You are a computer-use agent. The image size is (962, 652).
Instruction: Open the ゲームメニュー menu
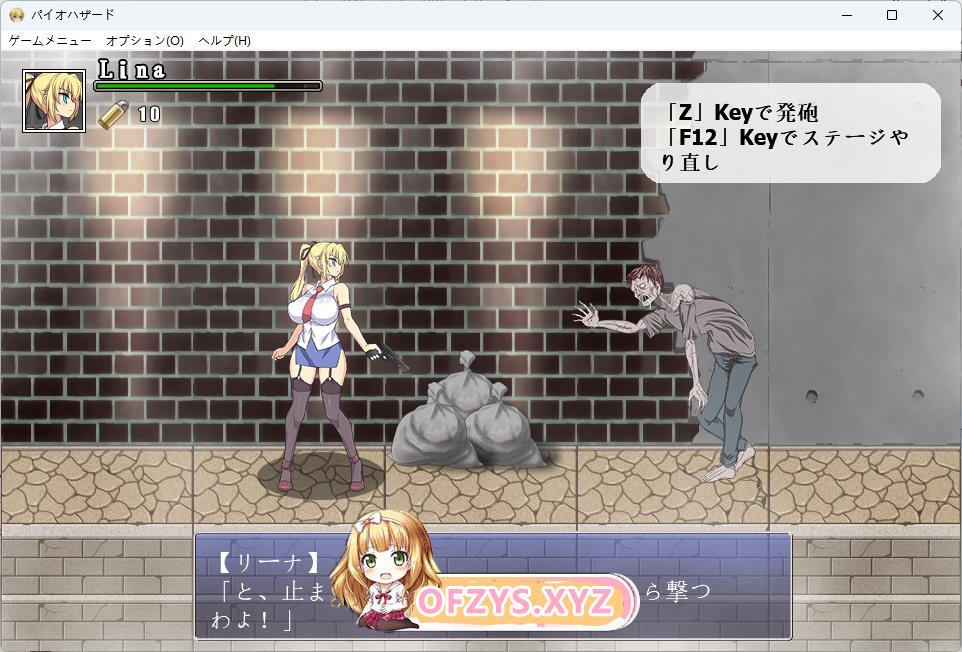pos(50,41)
